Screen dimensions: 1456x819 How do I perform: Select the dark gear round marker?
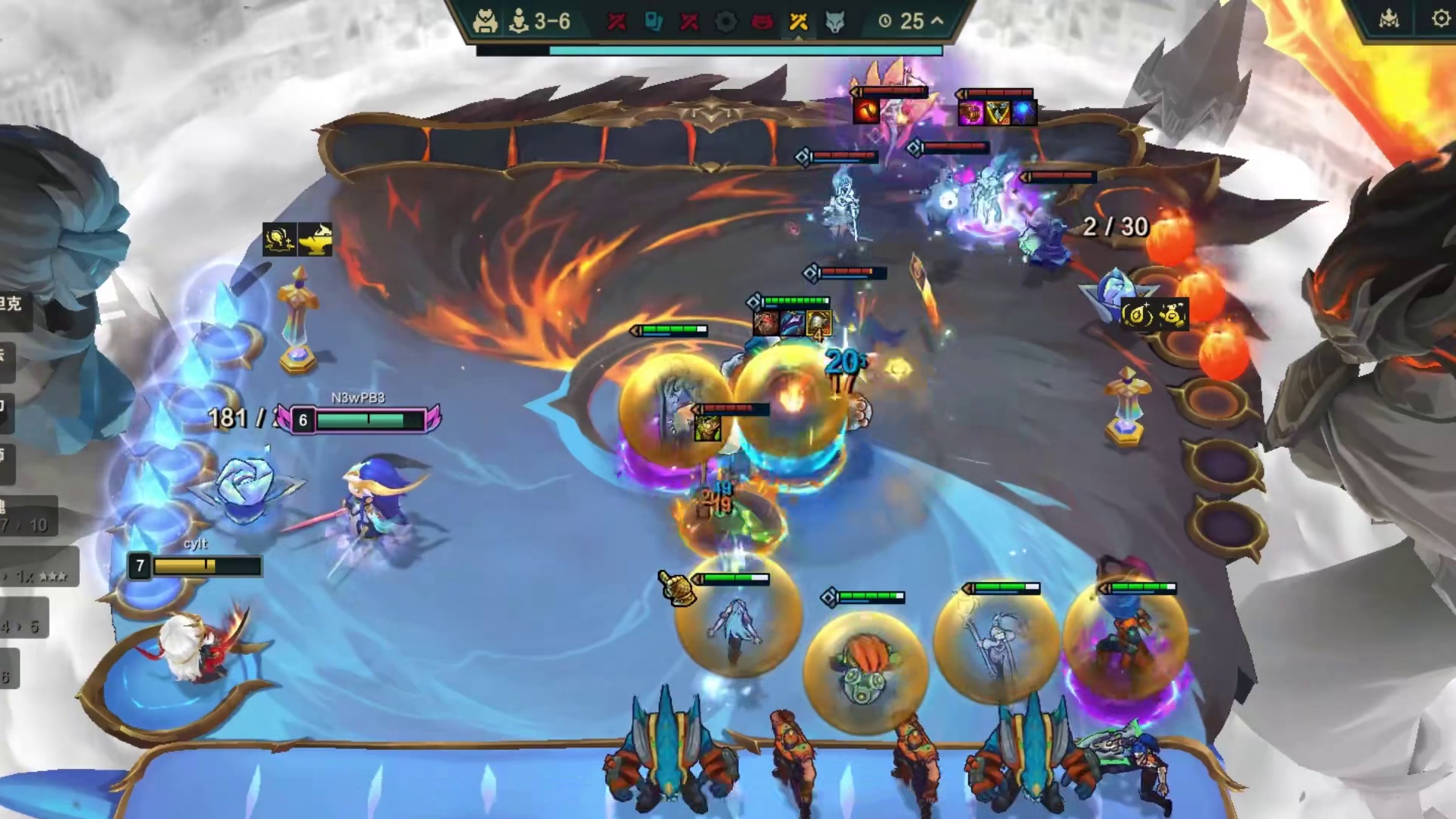[x=726, y=21]
